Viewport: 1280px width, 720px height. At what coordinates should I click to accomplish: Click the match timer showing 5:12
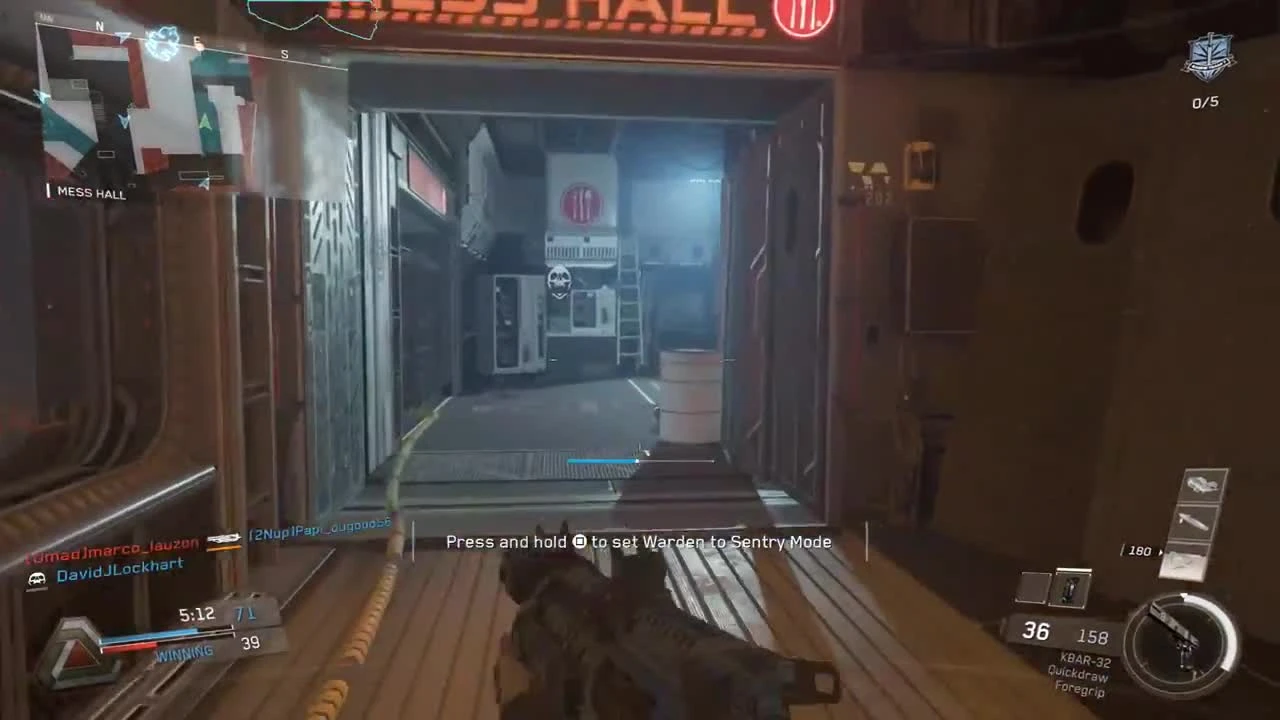click(196, 614)
